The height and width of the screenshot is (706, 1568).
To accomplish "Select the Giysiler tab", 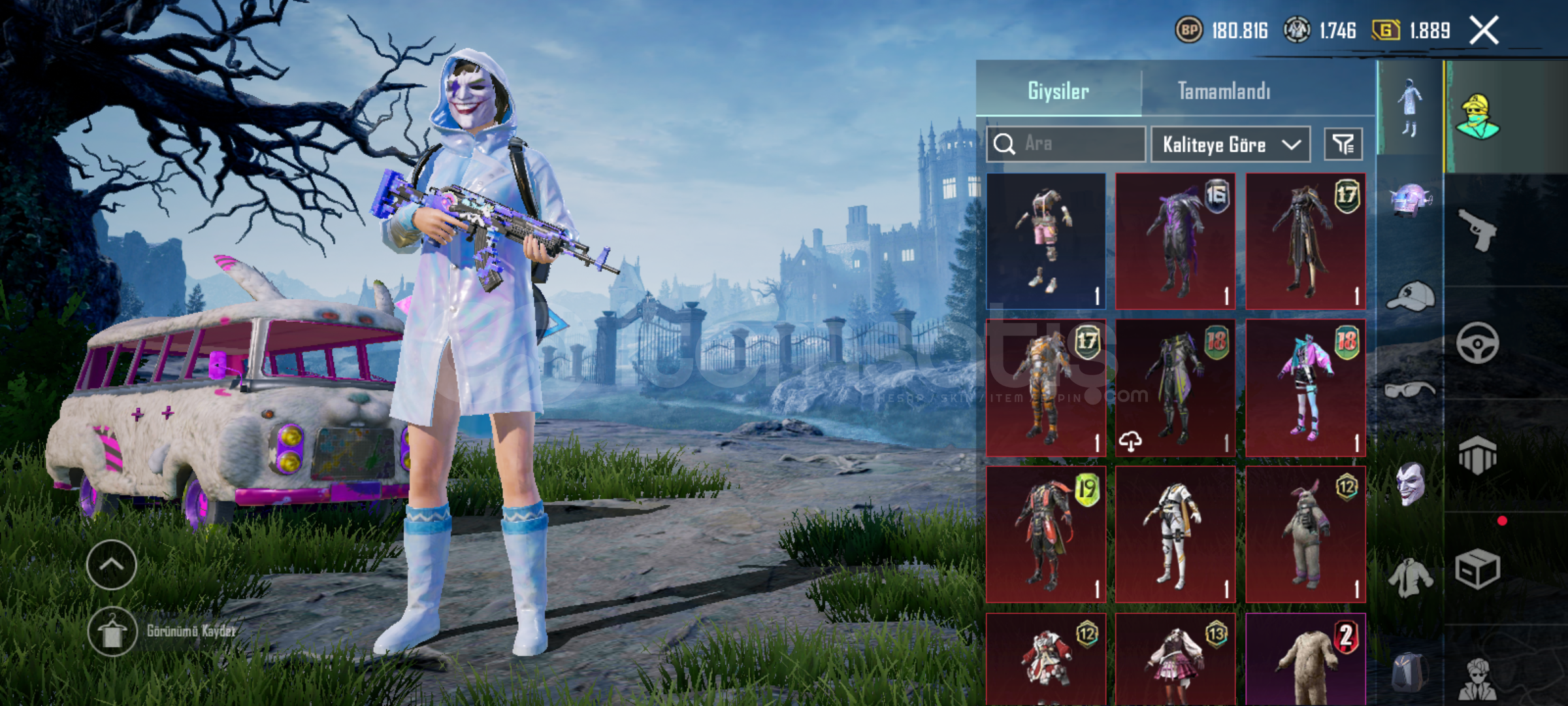I will pyautogui.click(x=1058, y=91).
